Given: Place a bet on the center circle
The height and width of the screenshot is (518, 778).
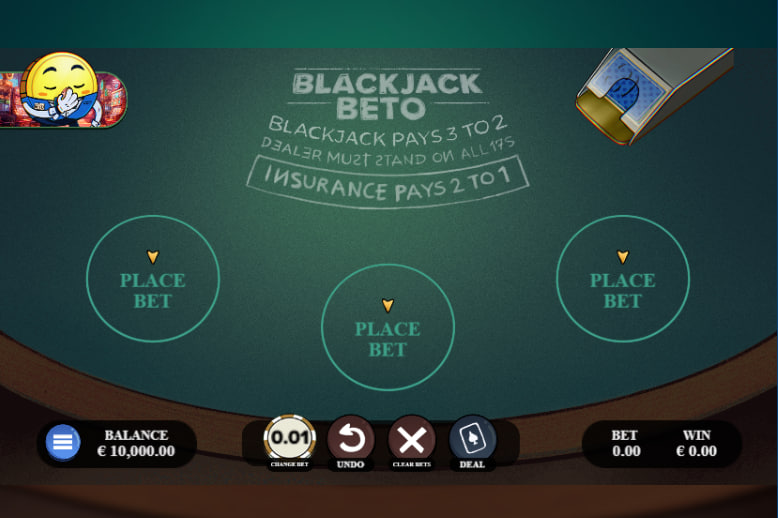Looking at the screenshot, I should point(388,327).
